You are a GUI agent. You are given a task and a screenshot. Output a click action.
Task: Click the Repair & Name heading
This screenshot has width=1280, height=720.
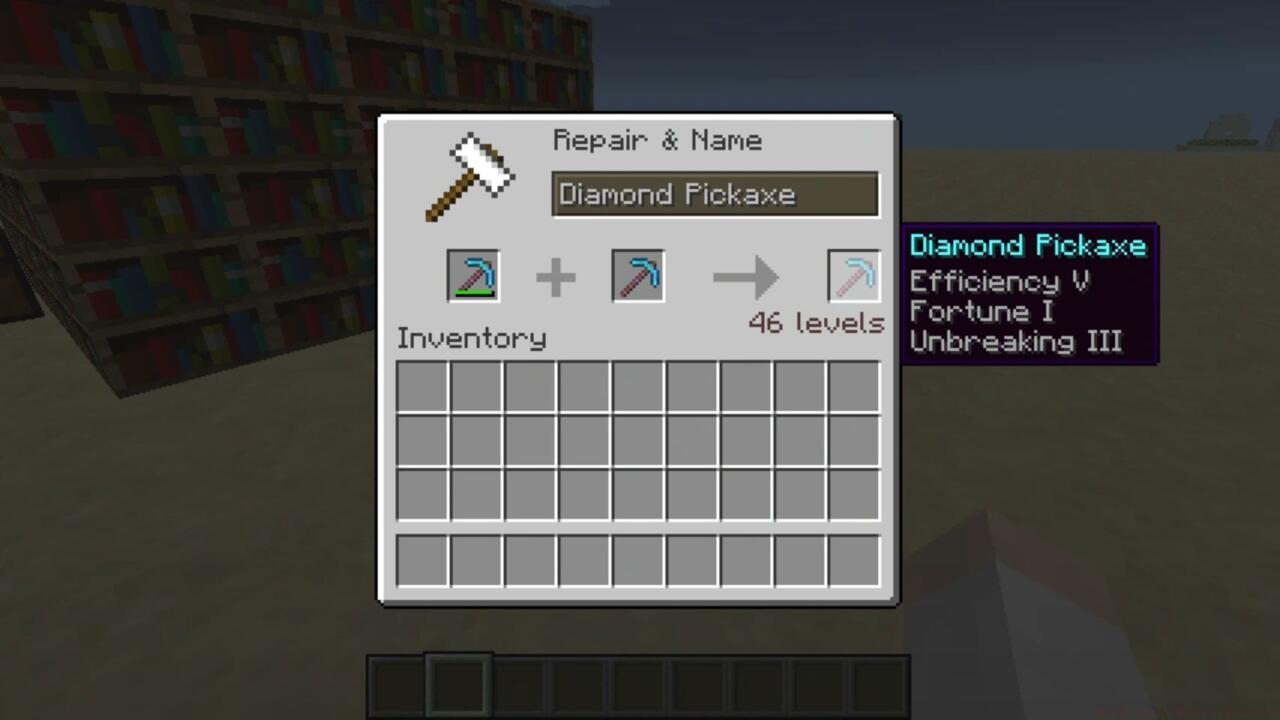[657, 140]
